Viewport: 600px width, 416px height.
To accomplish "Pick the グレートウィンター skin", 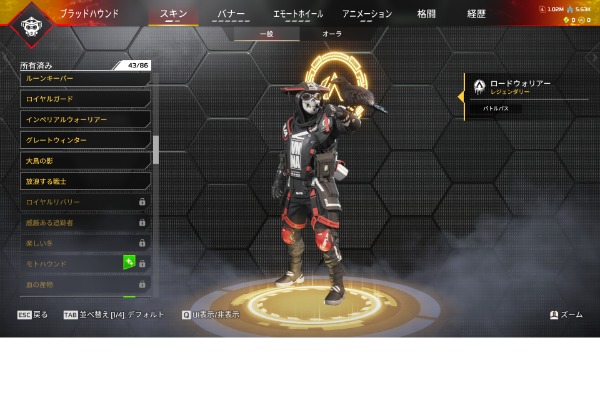I will coord(85,140).
